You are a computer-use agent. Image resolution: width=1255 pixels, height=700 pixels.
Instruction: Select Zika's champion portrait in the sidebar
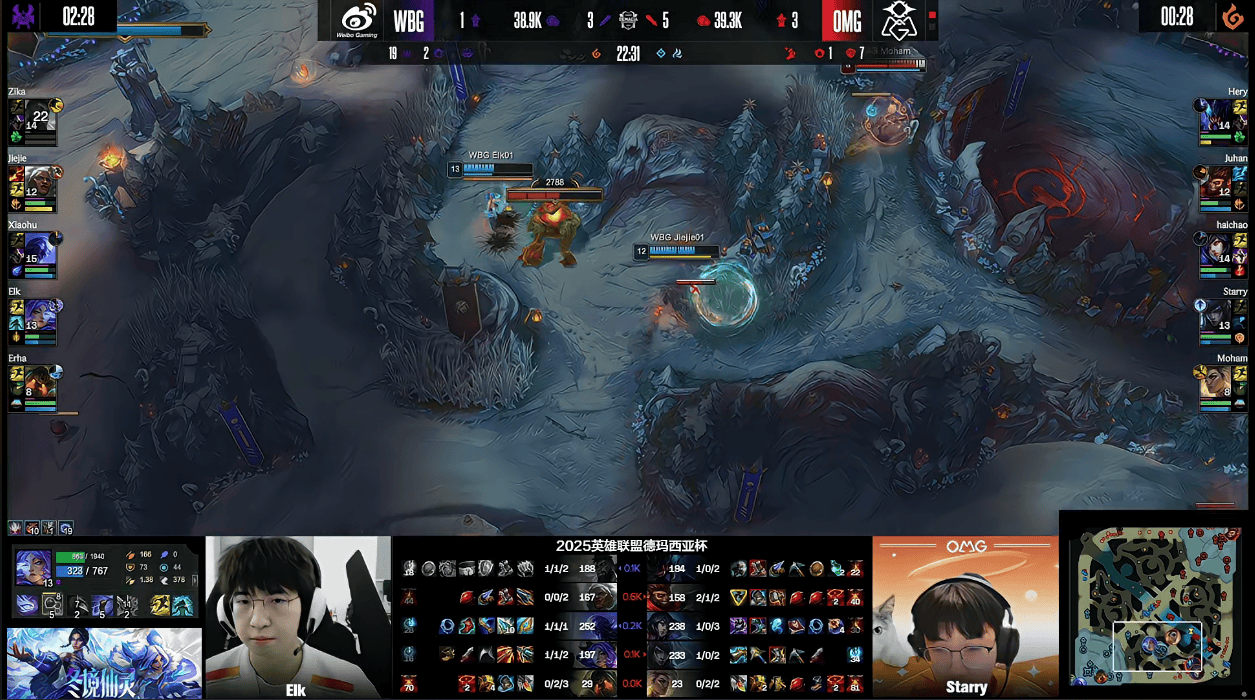tap(40, 115)
